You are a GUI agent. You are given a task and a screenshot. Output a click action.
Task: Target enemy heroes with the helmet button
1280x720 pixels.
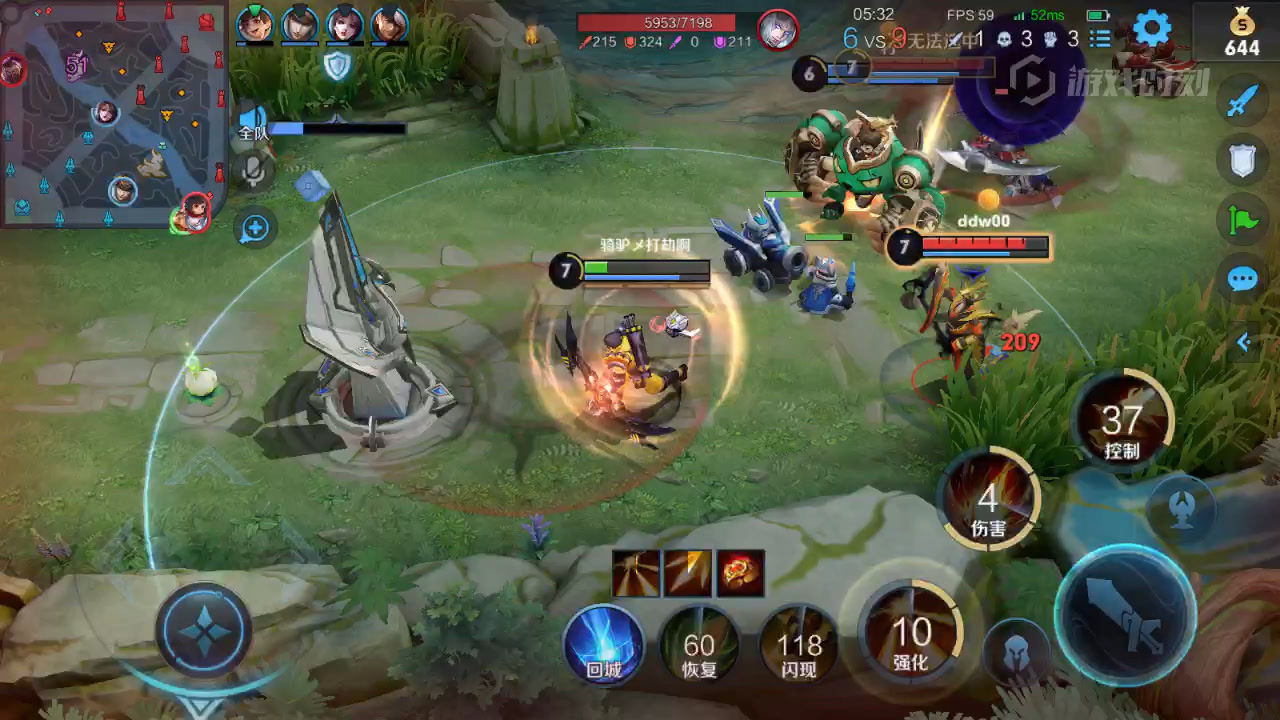click(1016, 652)
